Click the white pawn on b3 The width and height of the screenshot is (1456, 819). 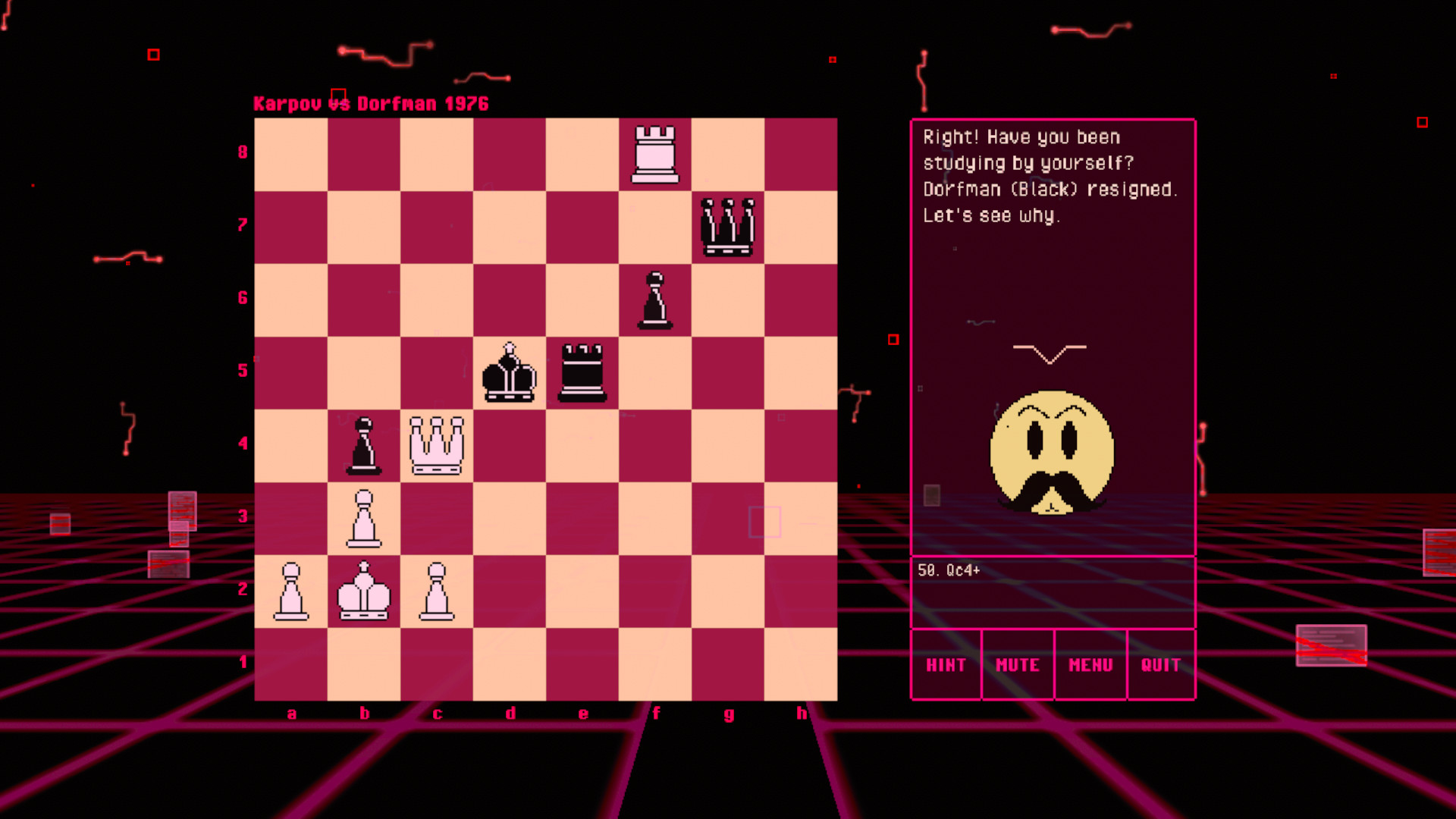click(364, 518)
